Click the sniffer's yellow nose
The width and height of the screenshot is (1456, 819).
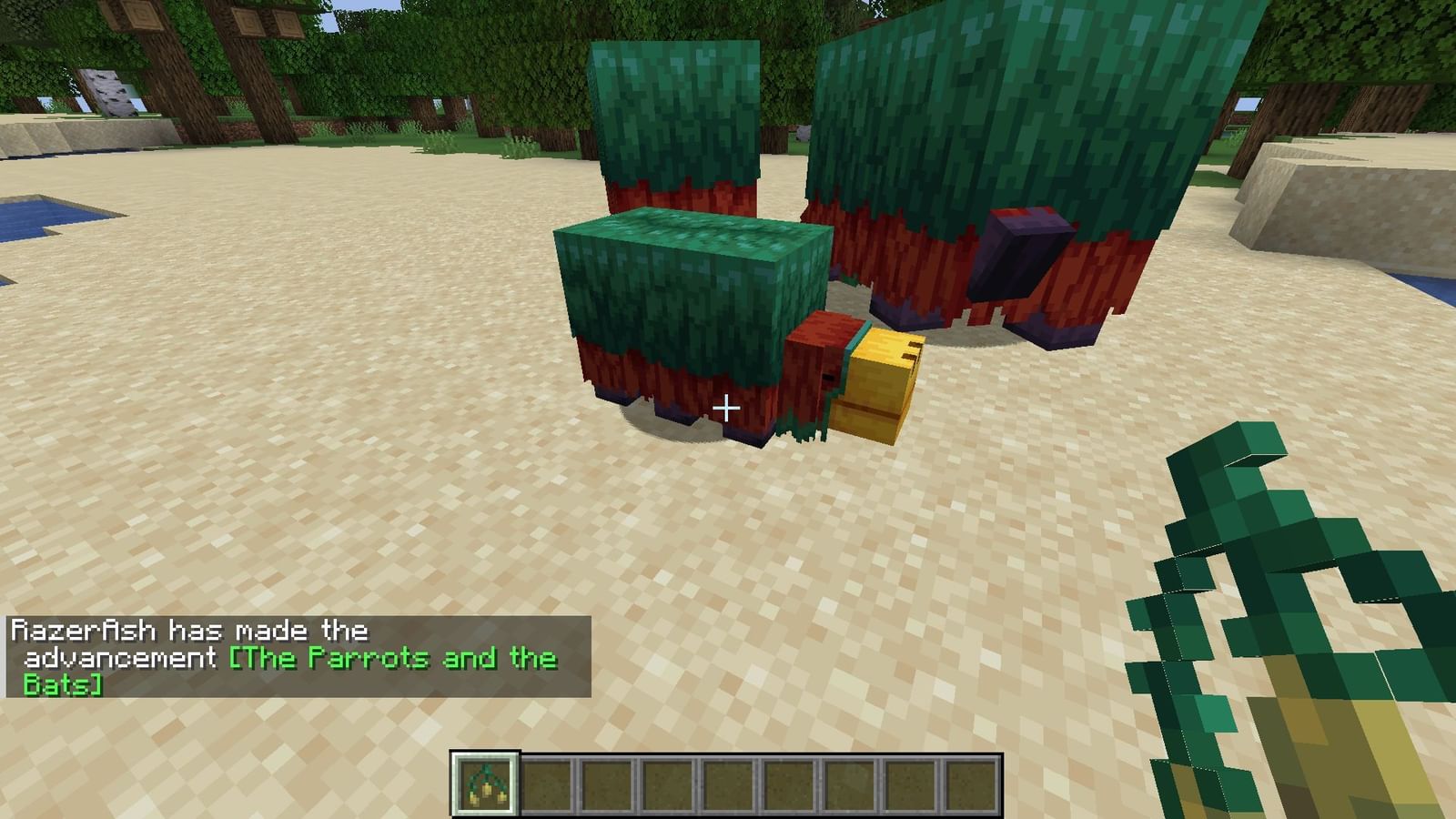coord(878,382)
